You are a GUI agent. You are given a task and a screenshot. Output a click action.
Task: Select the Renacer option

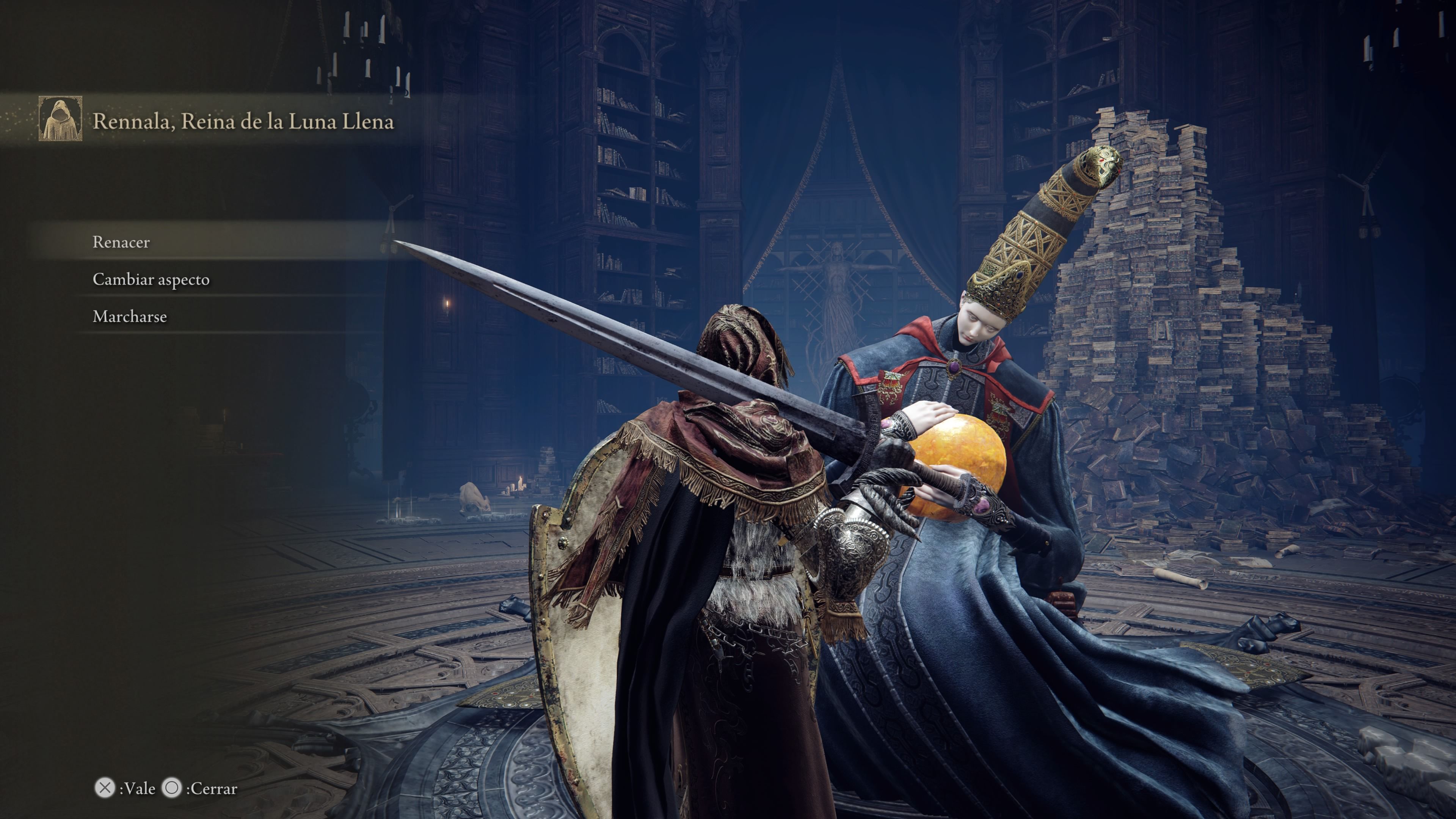tap(121, 242)
